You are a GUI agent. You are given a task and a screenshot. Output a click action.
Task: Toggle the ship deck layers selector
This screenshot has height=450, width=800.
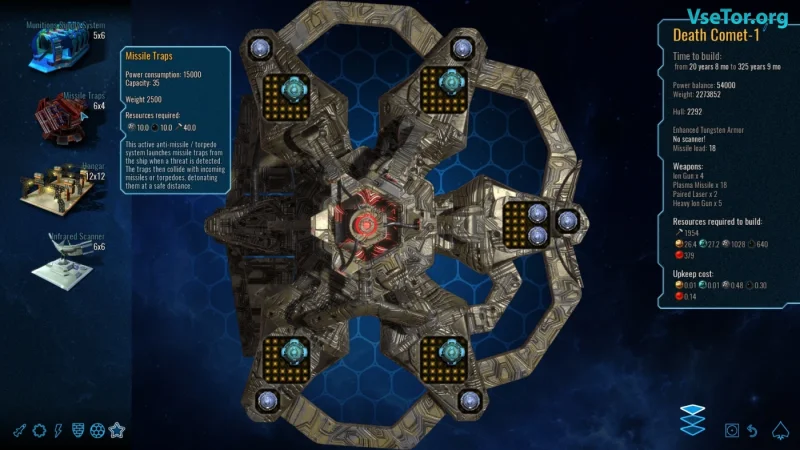click(x=692, y=419)
